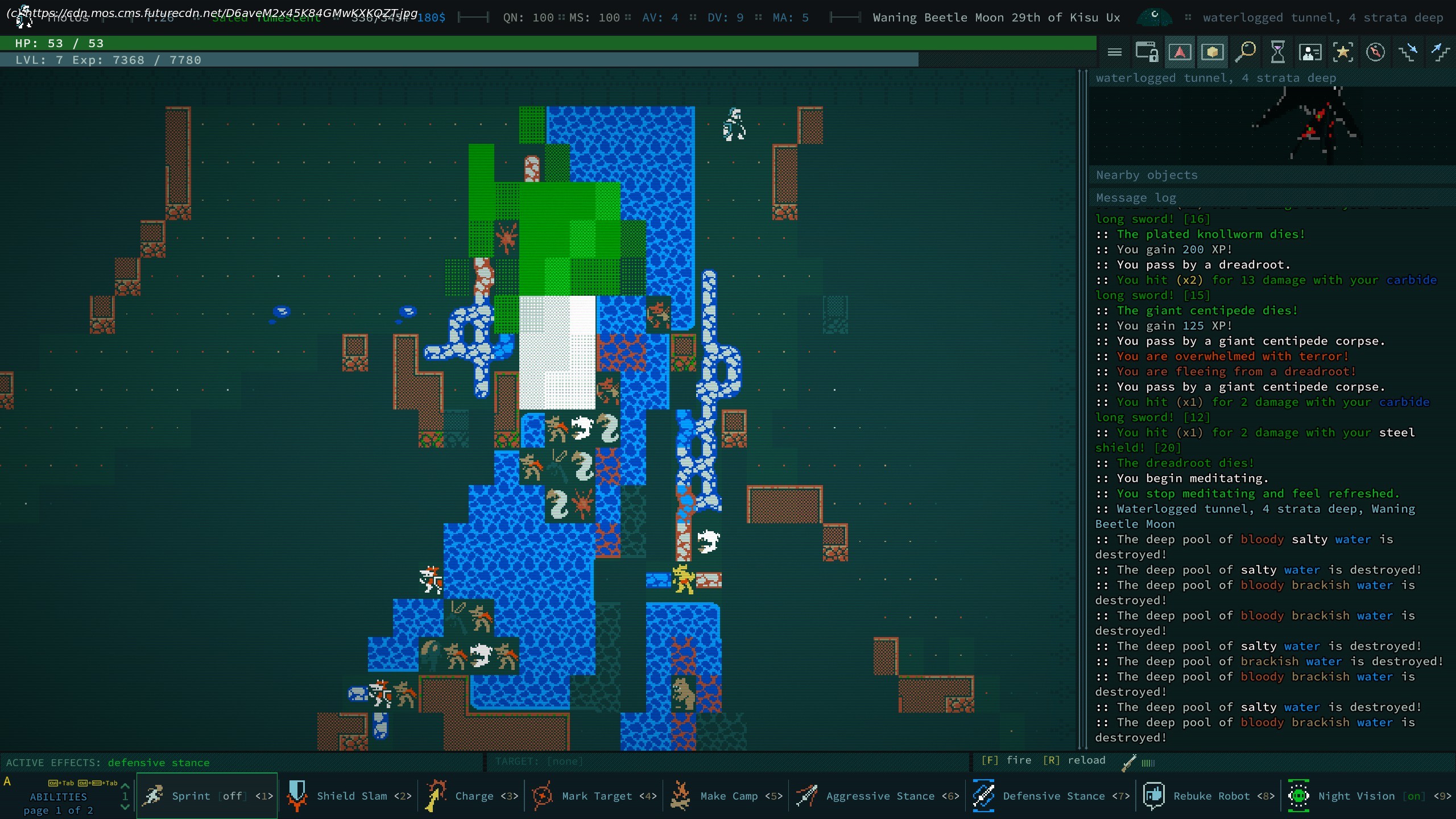Image resolution: width=1456 pixels, height=819 pixels.
Task: Go to the previous abilities page arrow
Action: tap(125, 785)
